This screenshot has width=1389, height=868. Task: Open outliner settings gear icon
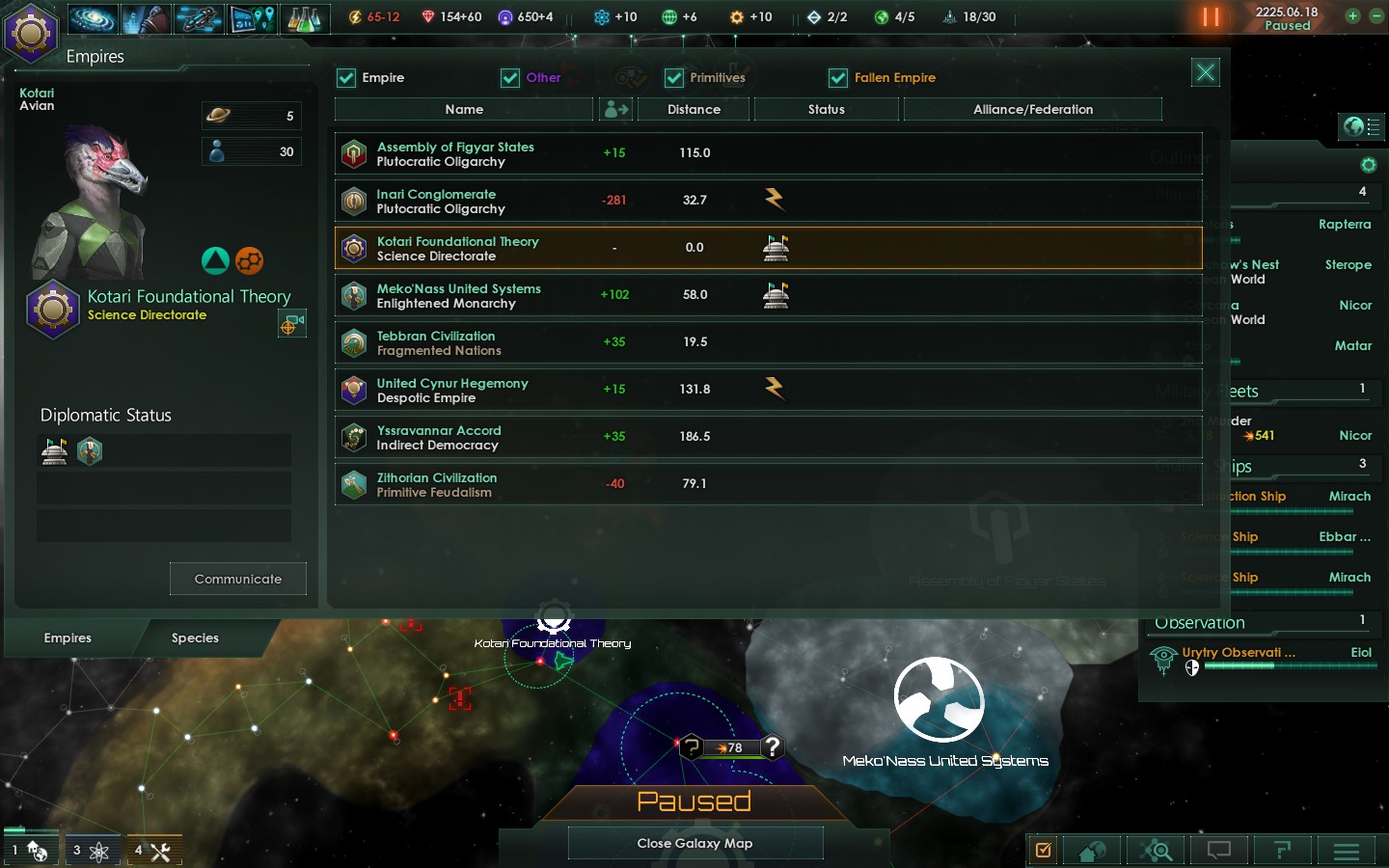coord(1368,165)
